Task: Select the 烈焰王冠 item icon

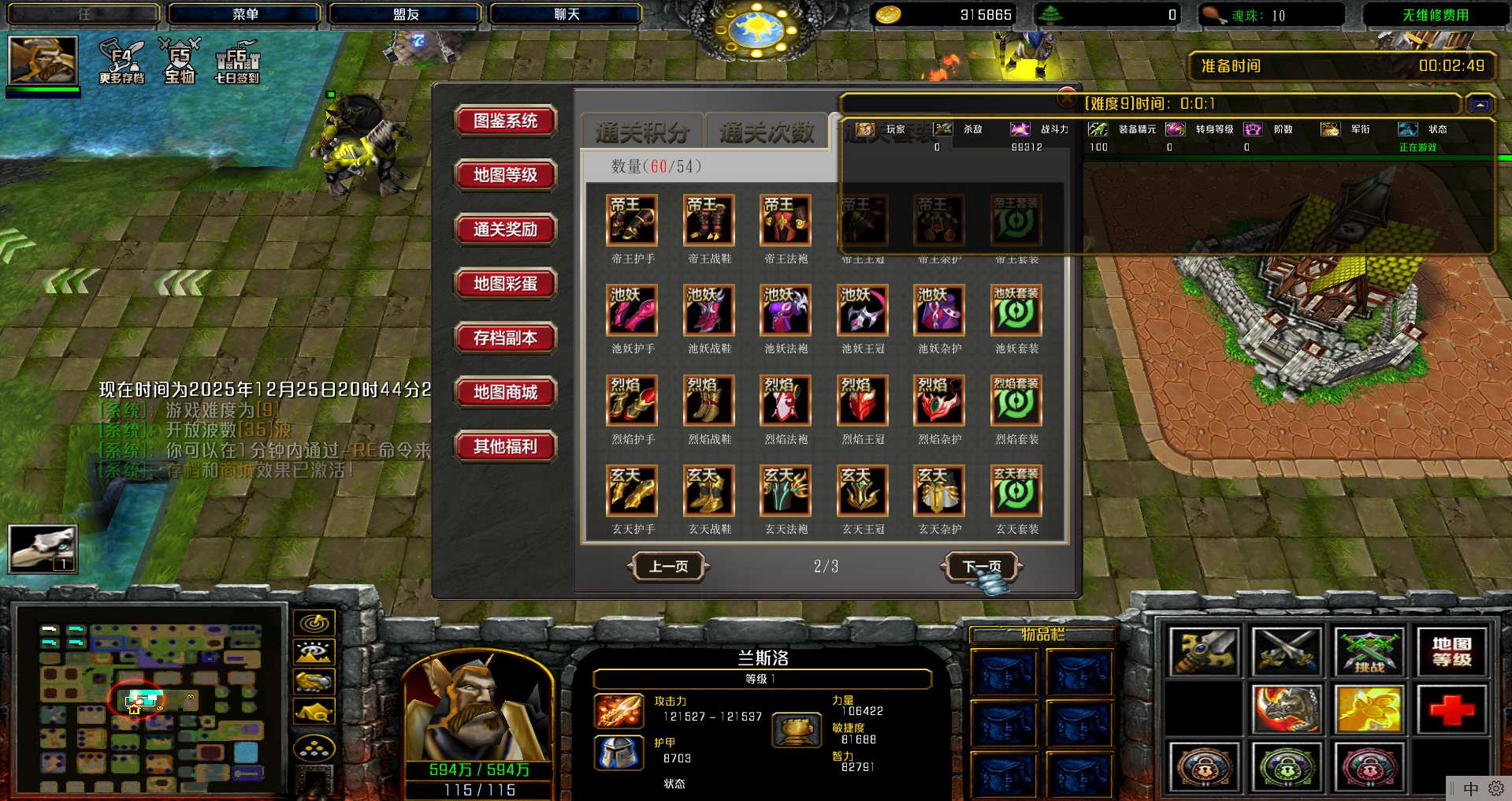Action: click(863, 400)
